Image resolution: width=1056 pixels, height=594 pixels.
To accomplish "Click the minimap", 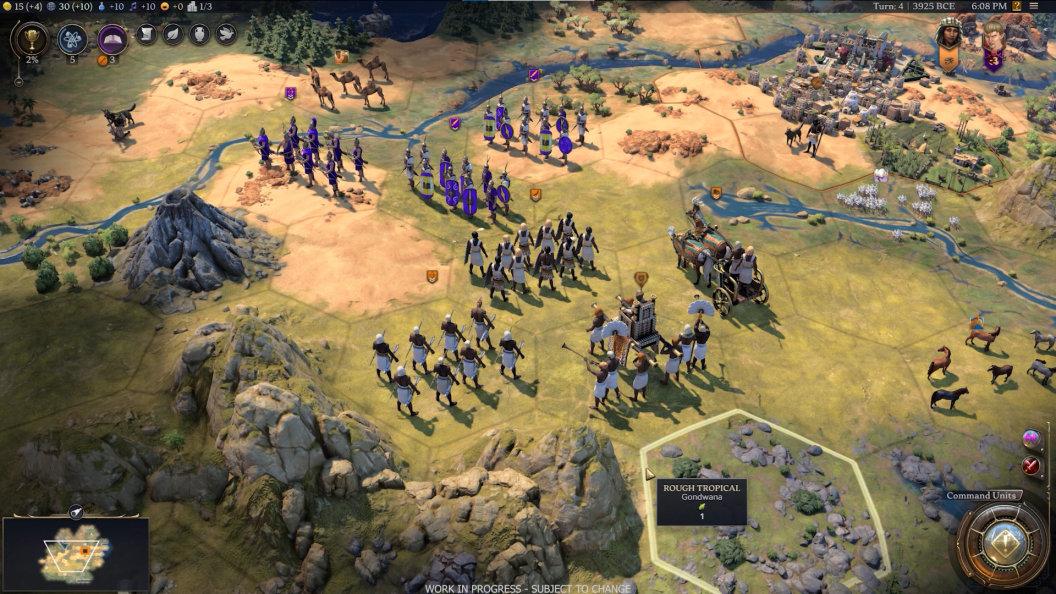I will click(x=76, y=552).
